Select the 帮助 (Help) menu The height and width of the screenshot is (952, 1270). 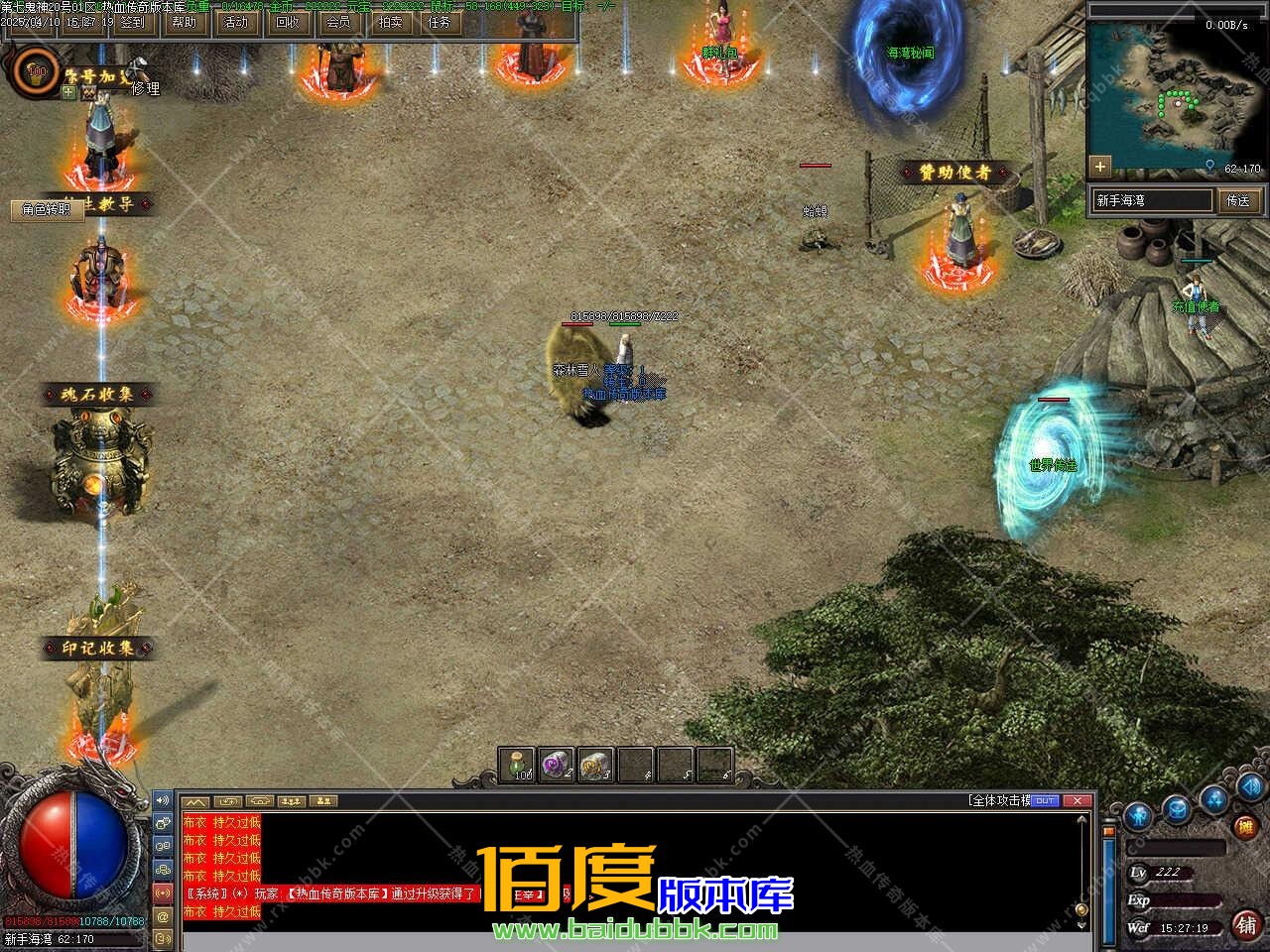tap(184, 22)
